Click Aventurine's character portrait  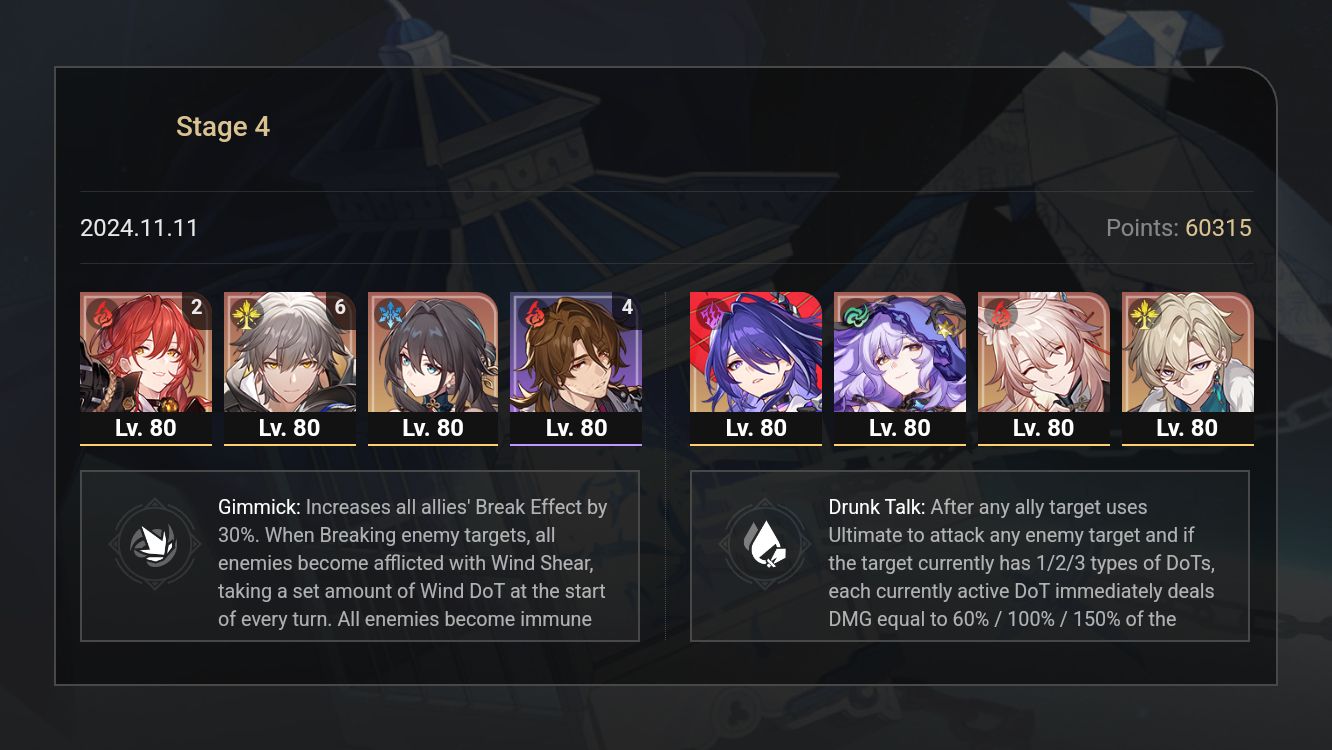tap(1187, 360)
